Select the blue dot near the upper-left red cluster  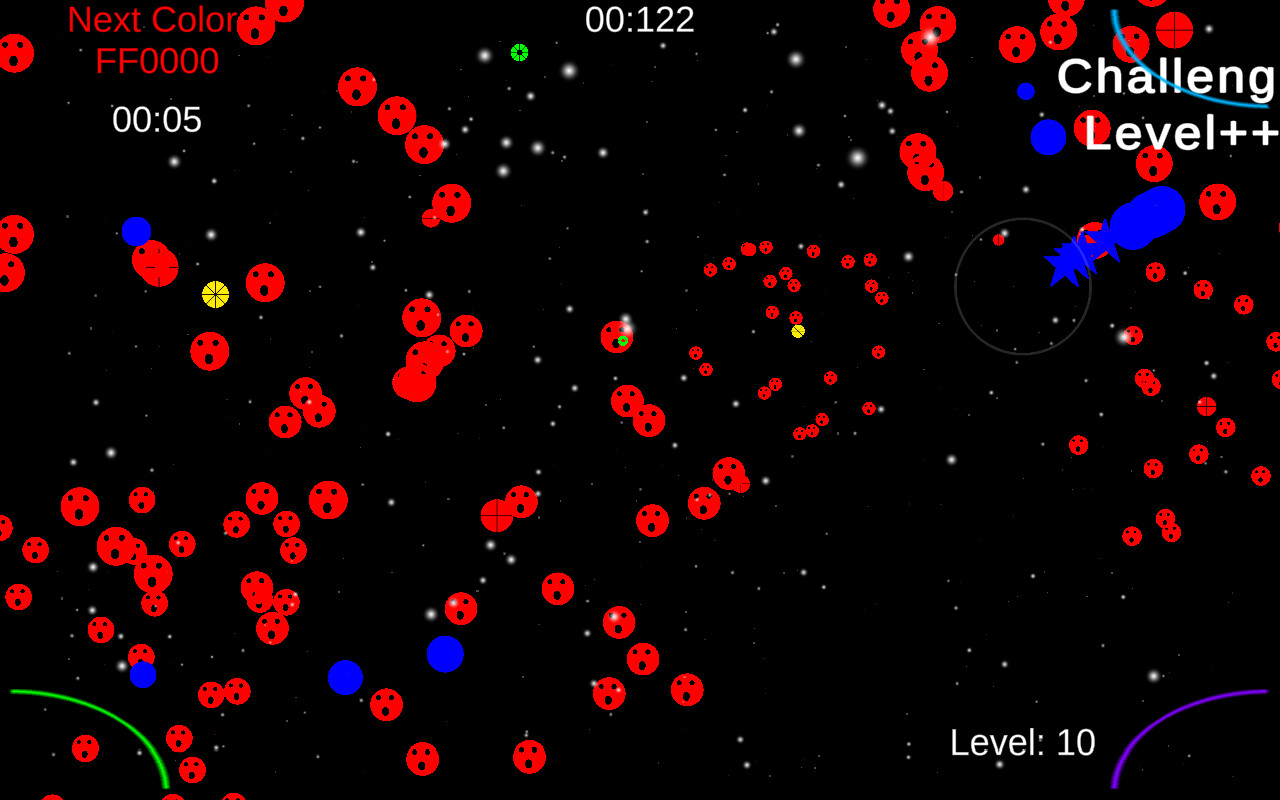pyautogui.click(x=136, y=231)
